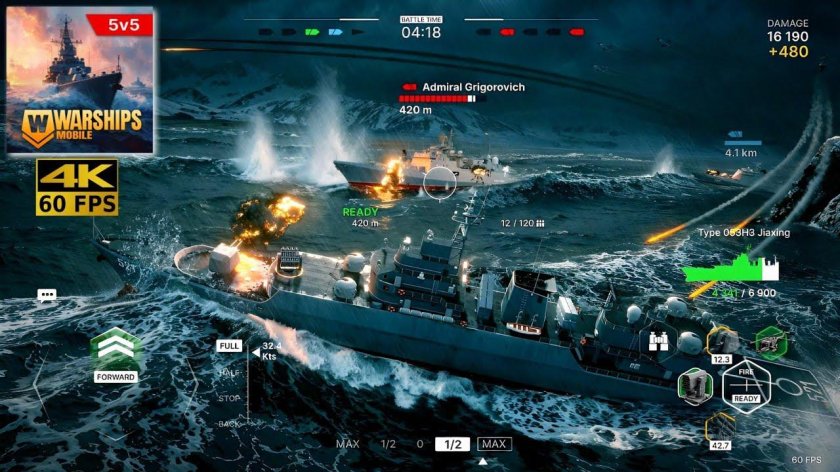Tap the green FORWARD chevron button
Screen dimensions: 840x472
click(x=116, y=352)
